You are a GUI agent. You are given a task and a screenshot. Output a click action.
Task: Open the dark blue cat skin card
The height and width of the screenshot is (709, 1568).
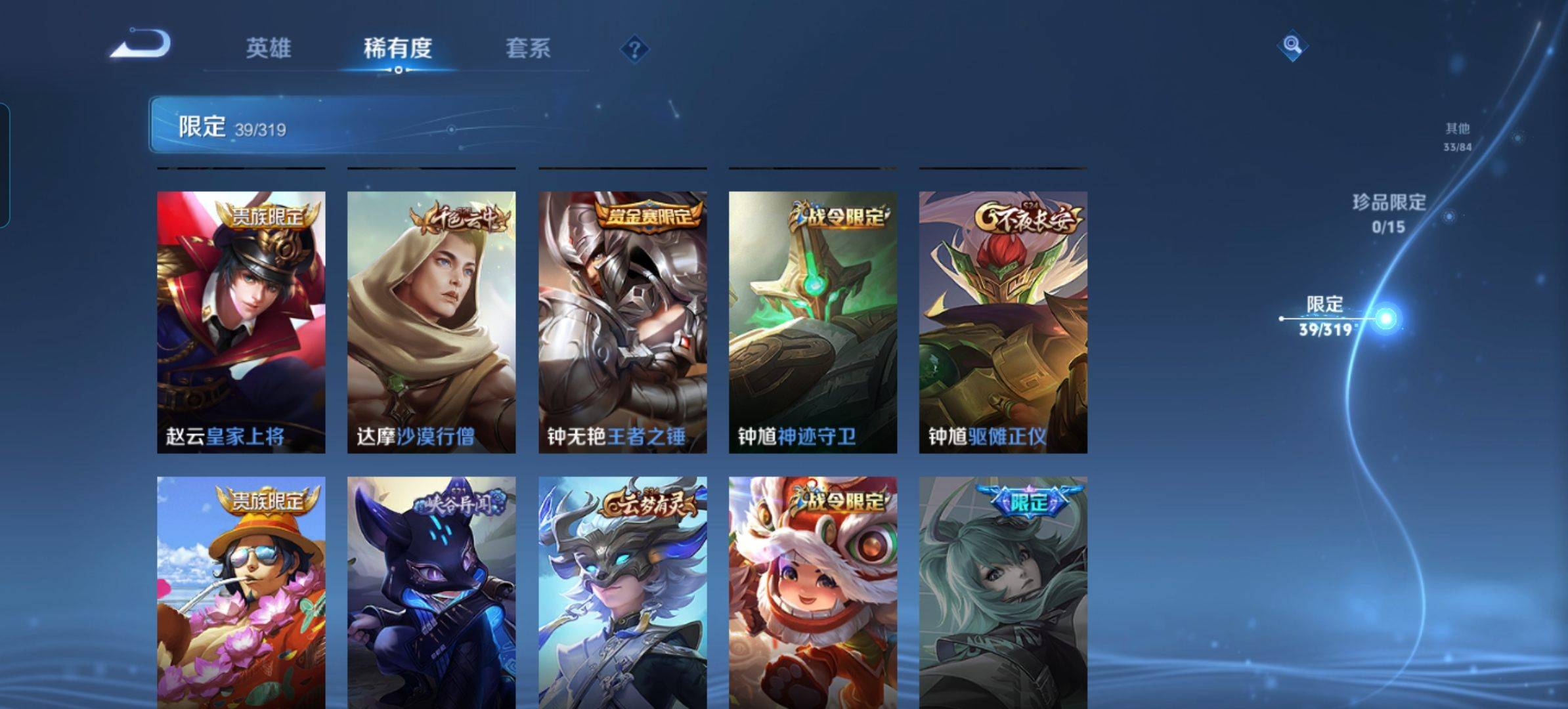[x=431, y=592]
